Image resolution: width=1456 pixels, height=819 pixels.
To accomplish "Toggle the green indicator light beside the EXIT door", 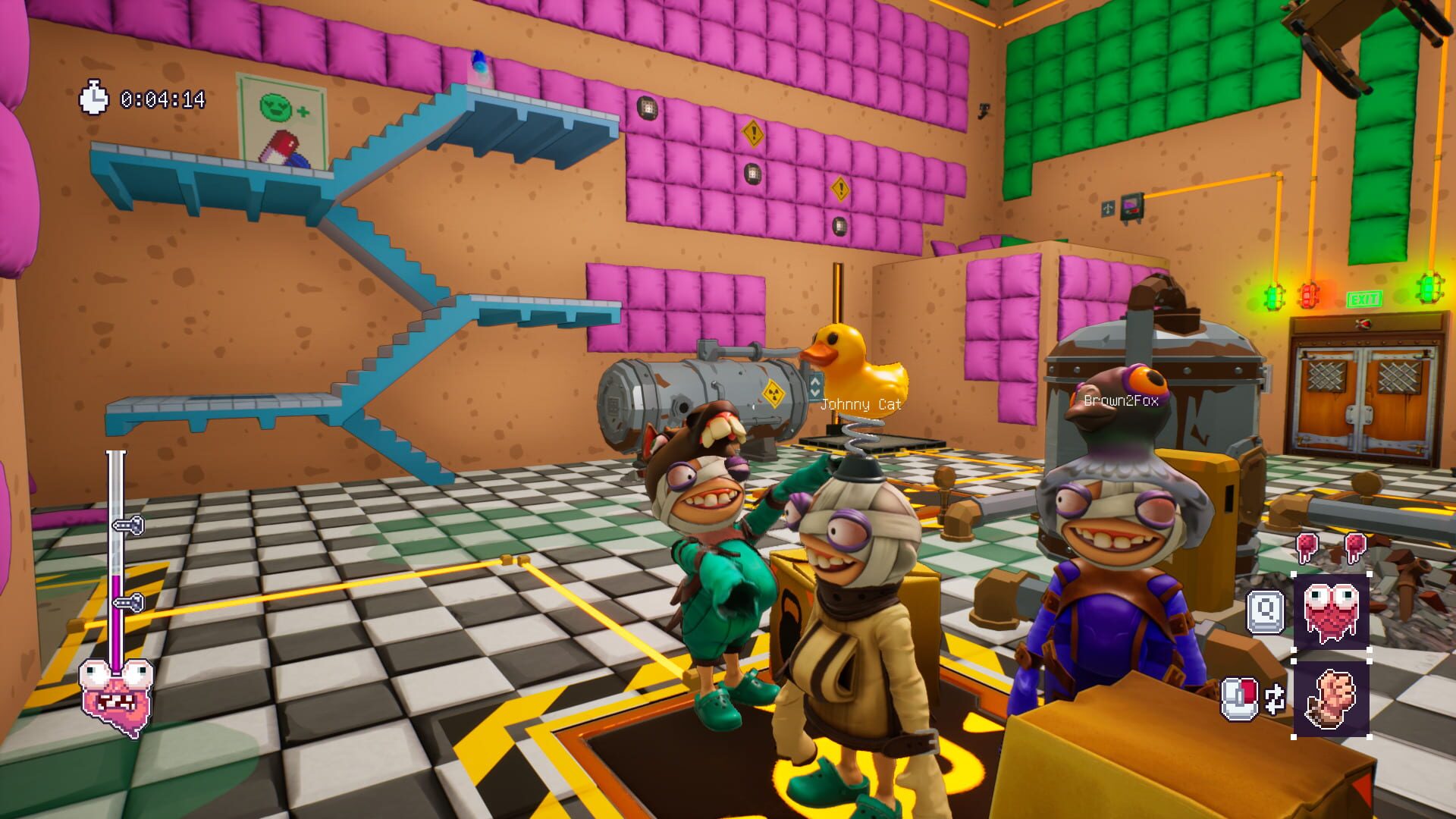I will tap(1275, 297).
